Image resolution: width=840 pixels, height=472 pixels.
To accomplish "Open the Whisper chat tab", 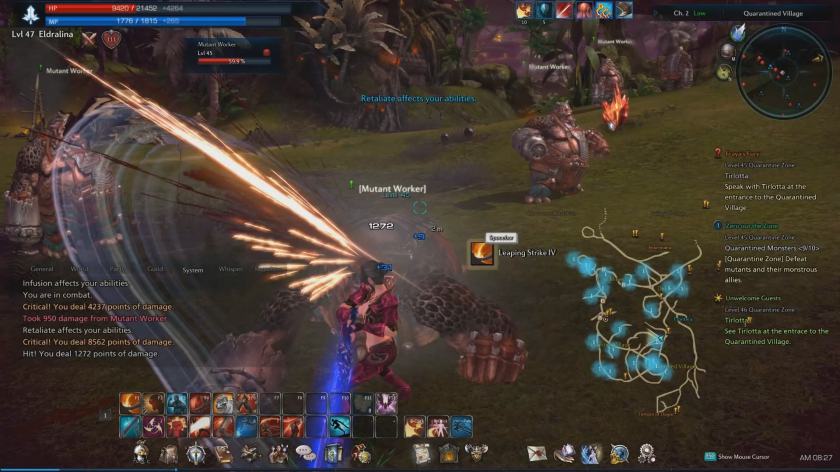I will [230, 269].
